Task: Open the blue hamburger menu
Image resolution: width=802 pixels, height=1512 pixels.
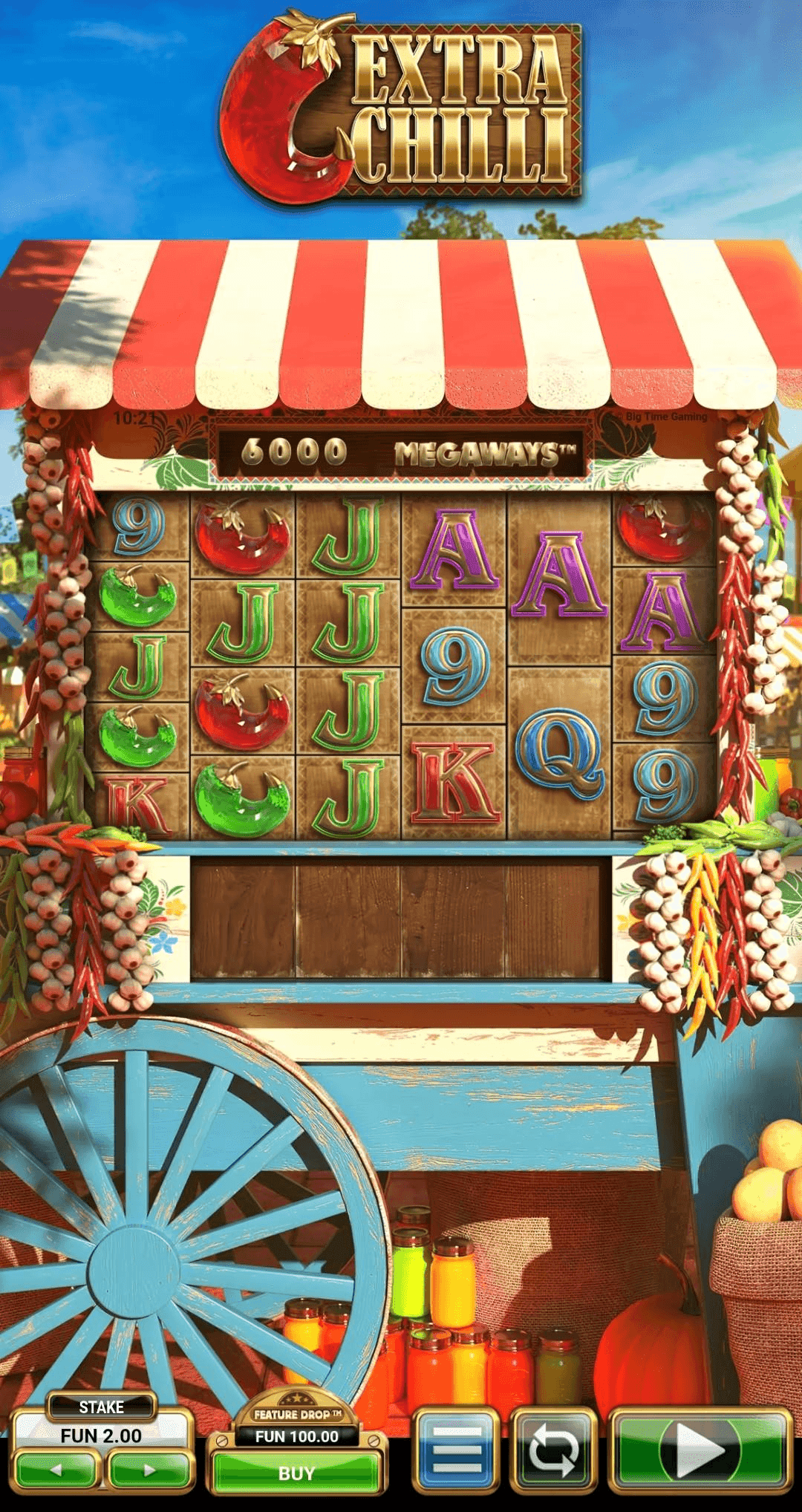Action: click(456, 1449)
